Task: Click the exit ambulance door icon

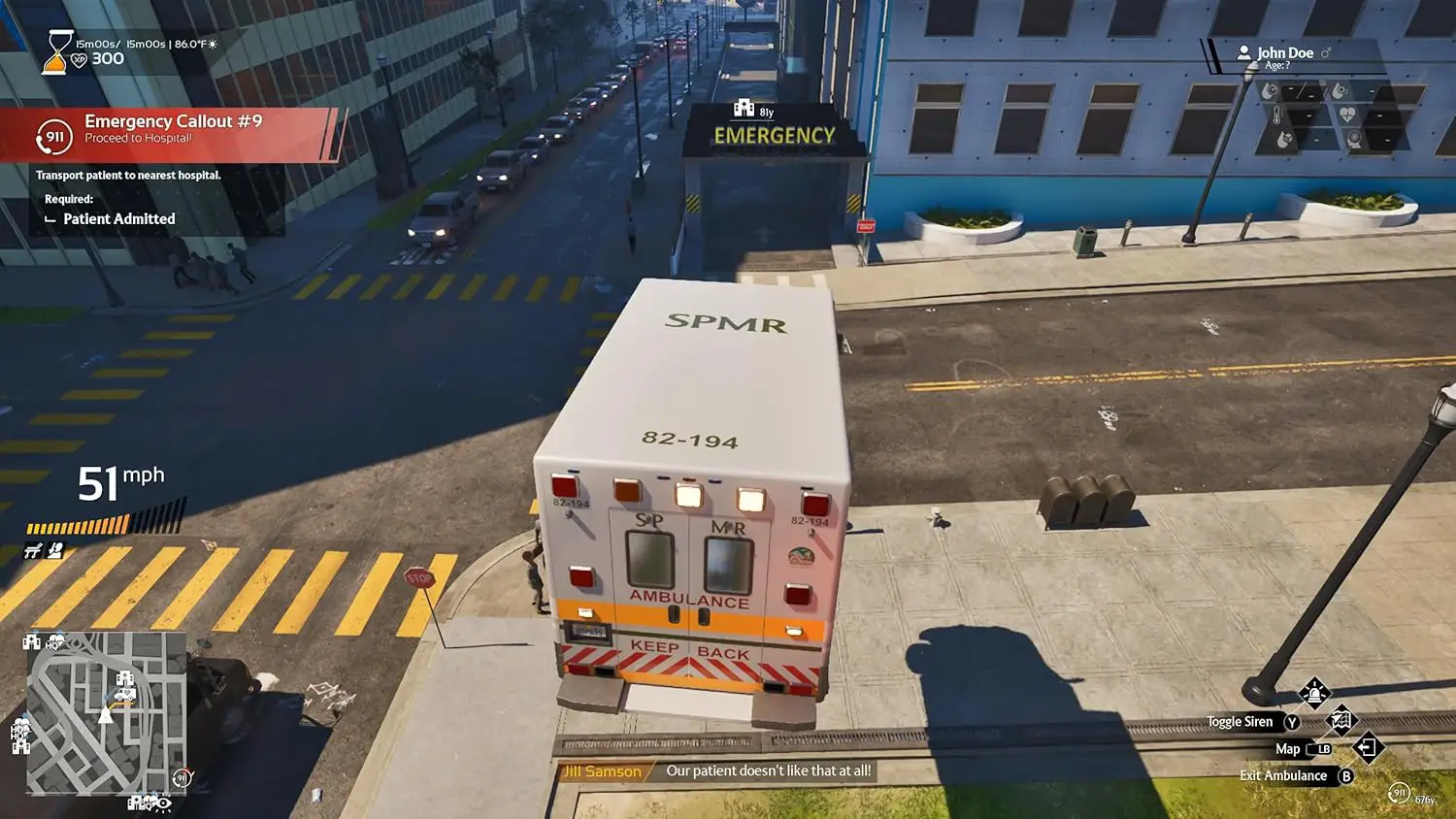Action: tap(1367, 747)
